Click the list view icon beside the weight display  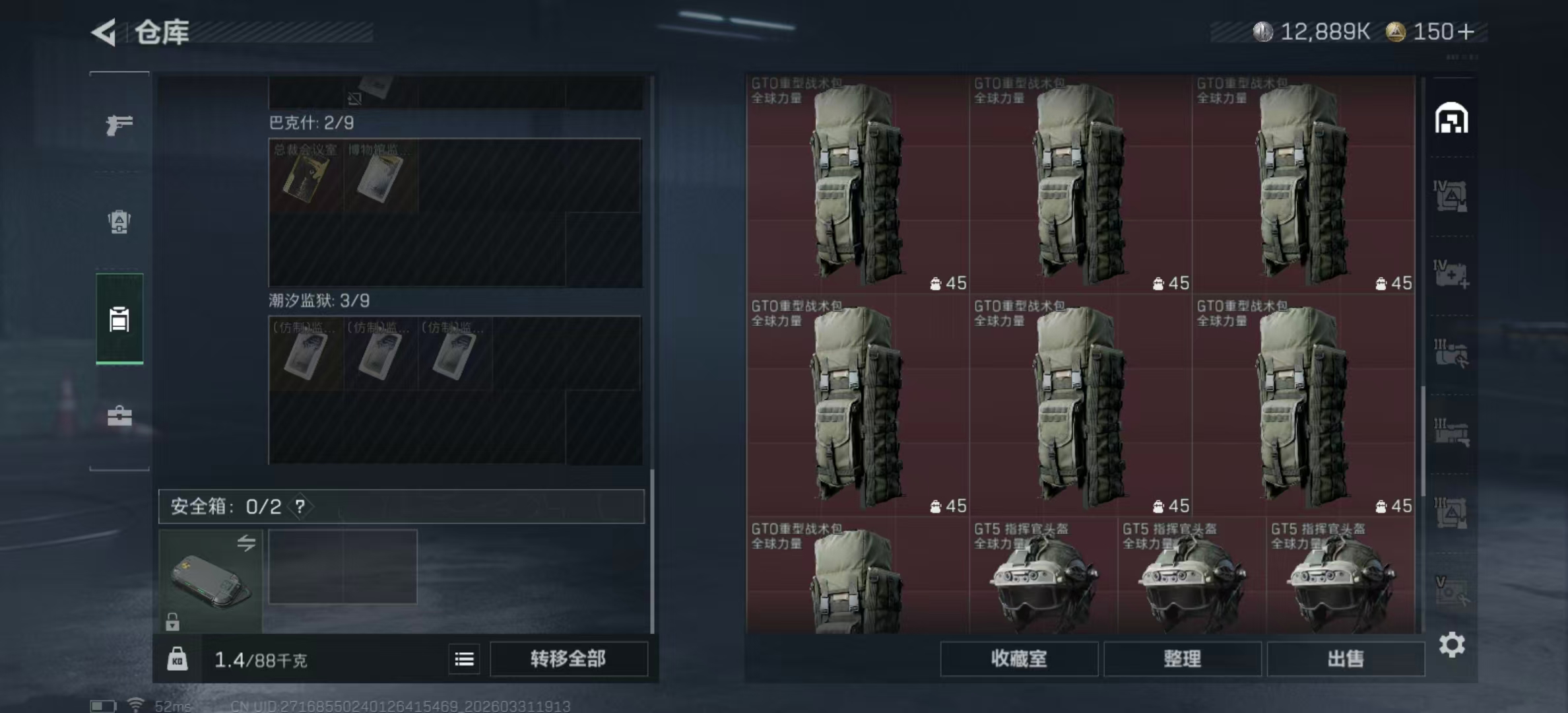click(x=464, y=660)
